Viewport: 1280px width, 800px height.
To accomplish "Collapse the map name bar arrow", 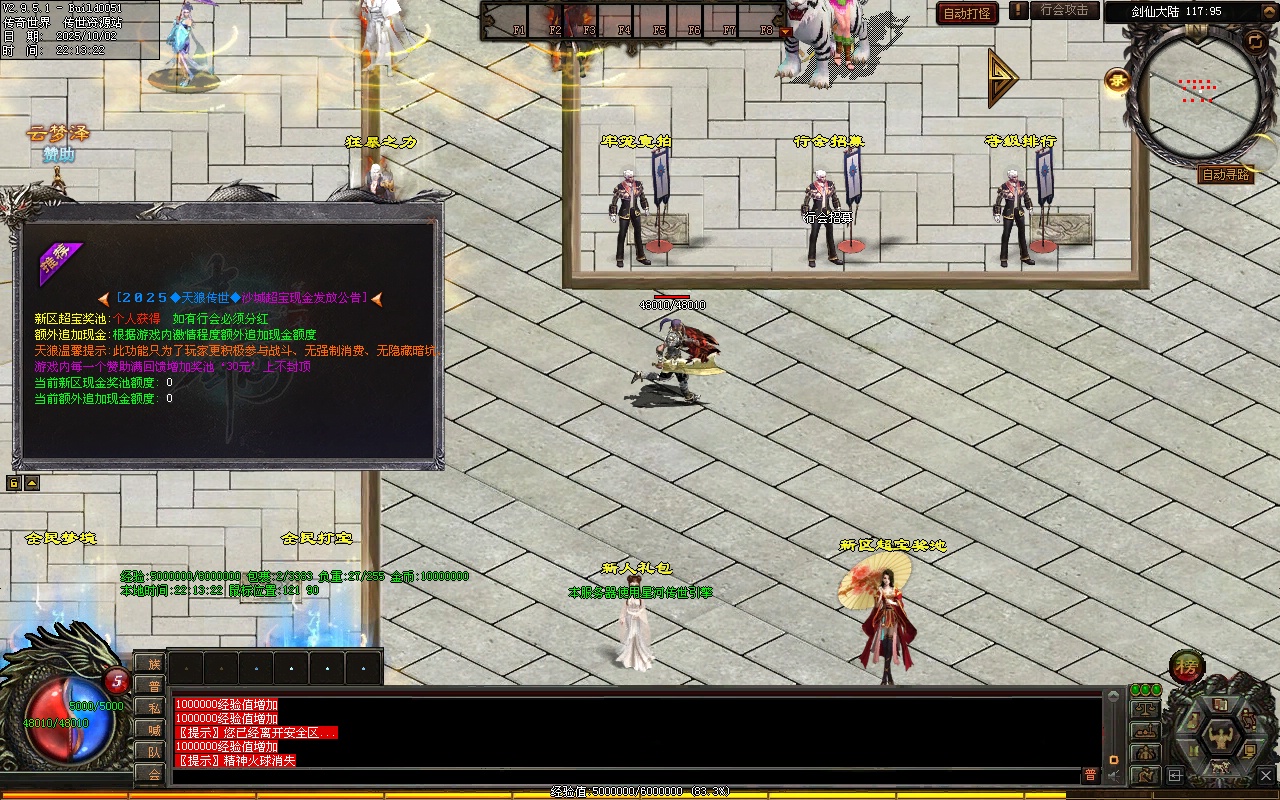I will tap(1267, 12).
